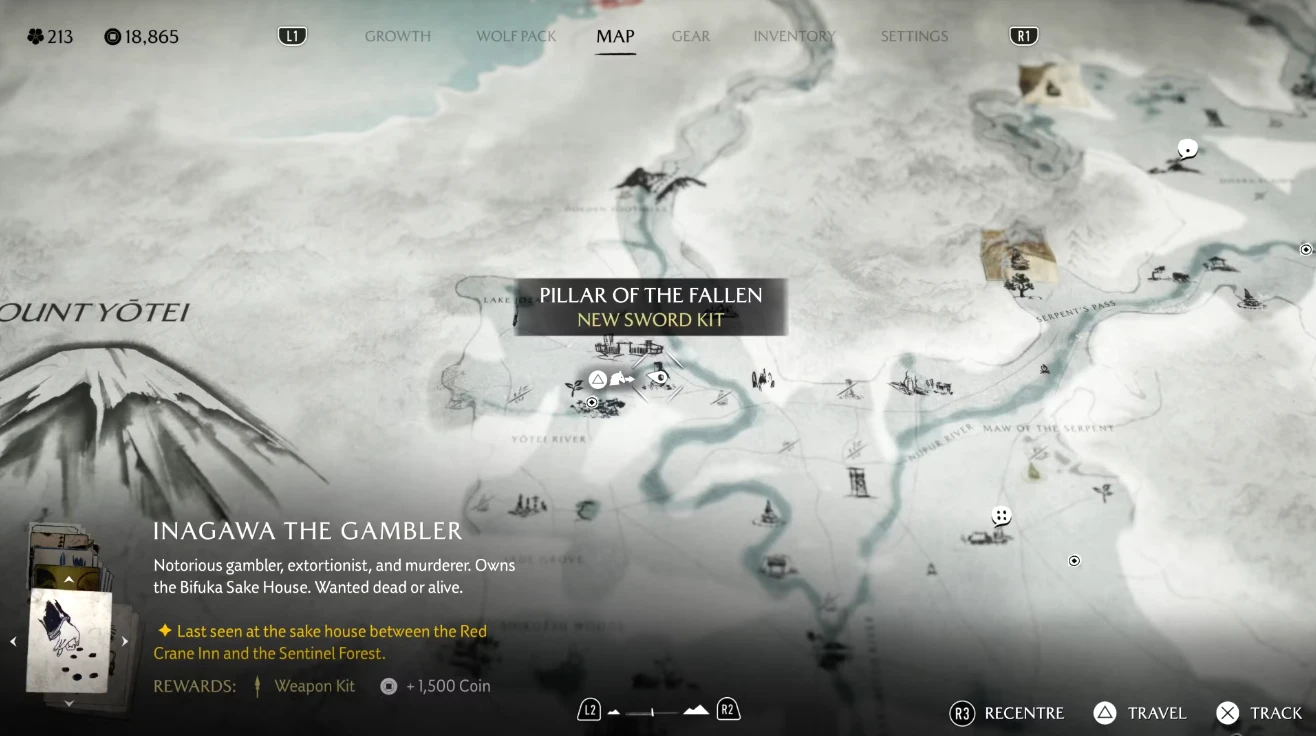The image size is (1316, 736).
Task: Show the previous bounty card with left arrow
Action: pos(14,641)
